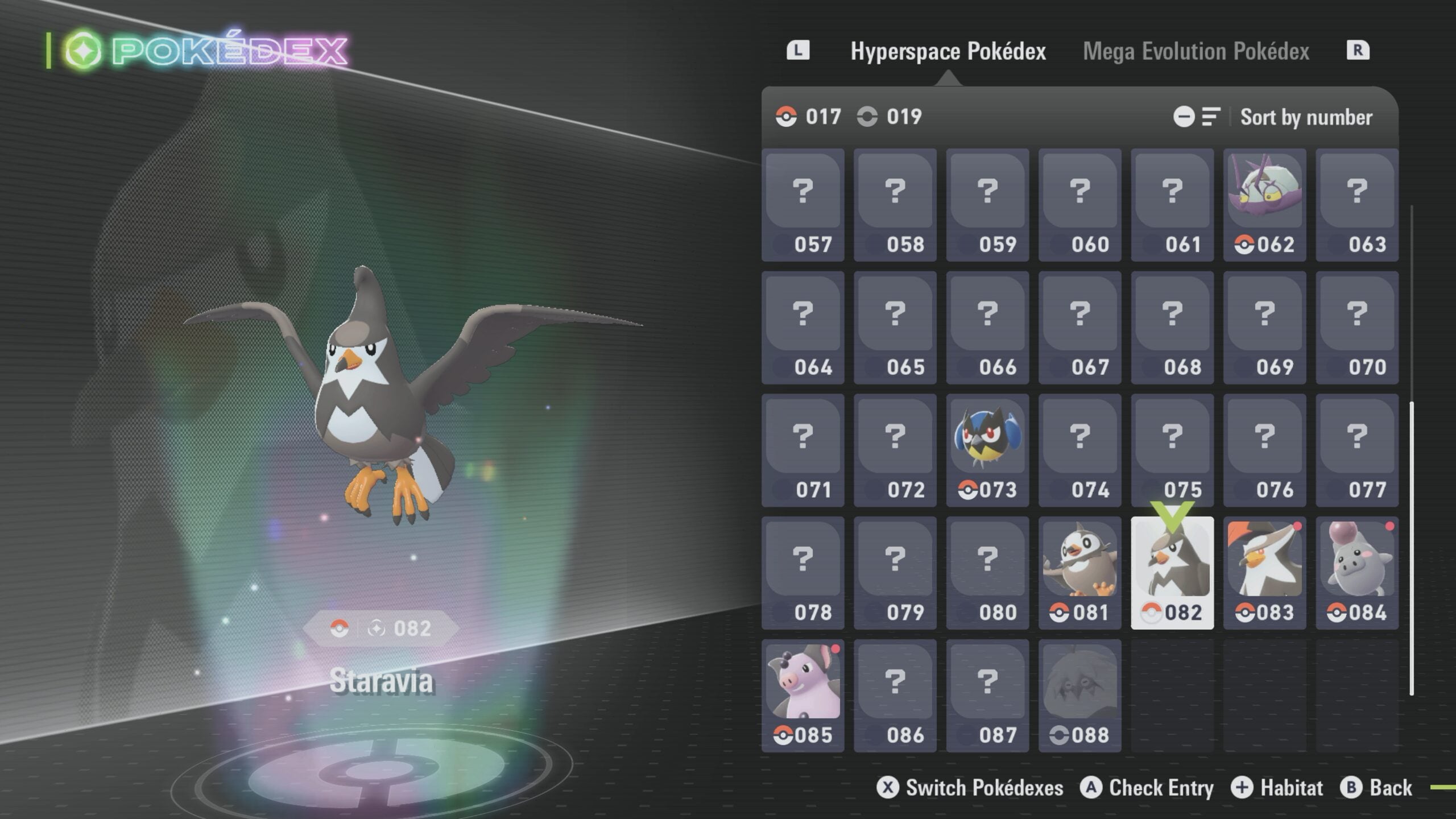Pick Staraptor entry 083
Viewport: 1456px width, 819px height.
pos(1264,573)
